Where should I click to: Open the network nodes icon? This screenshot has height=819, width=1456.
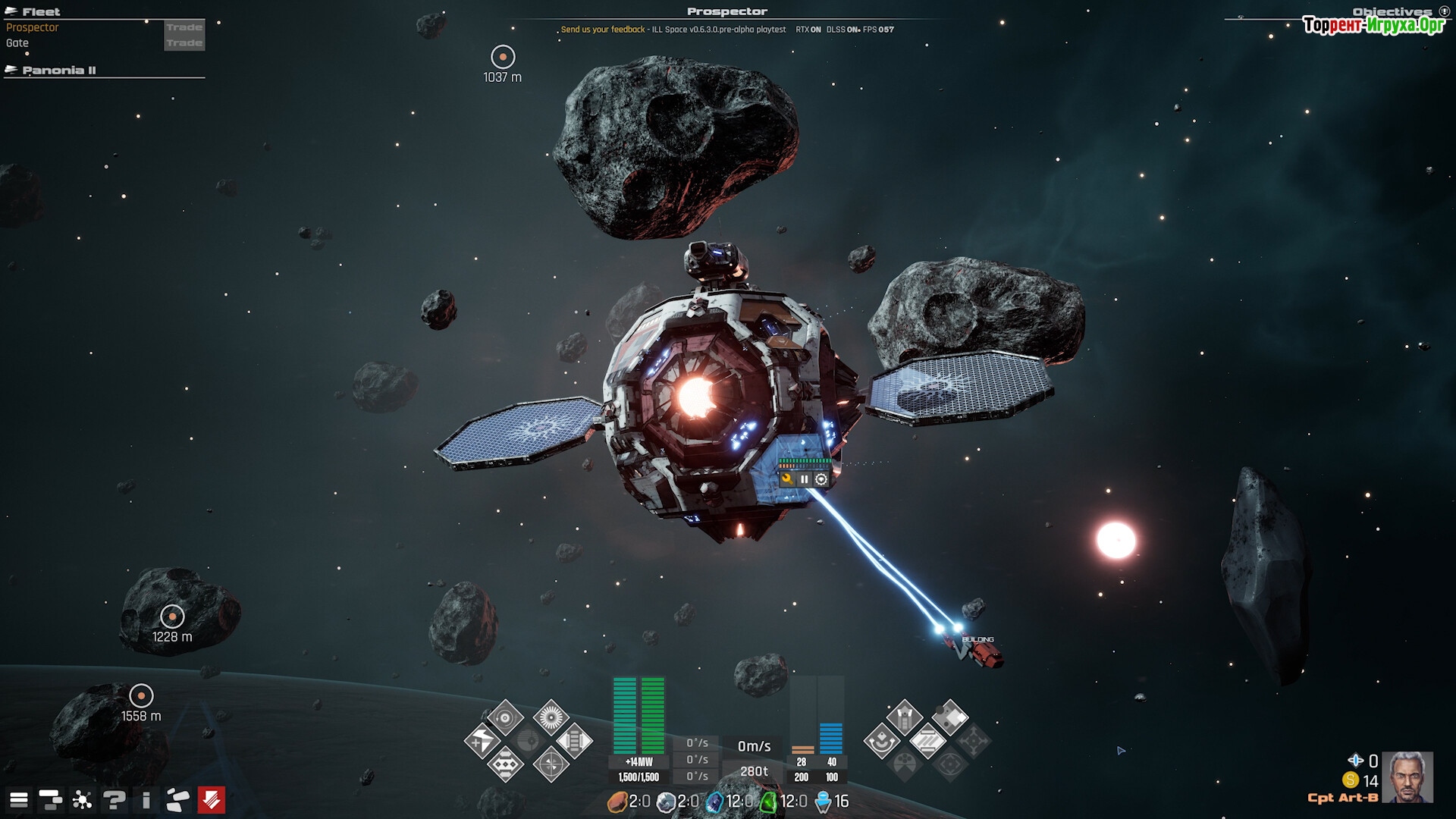82,800
